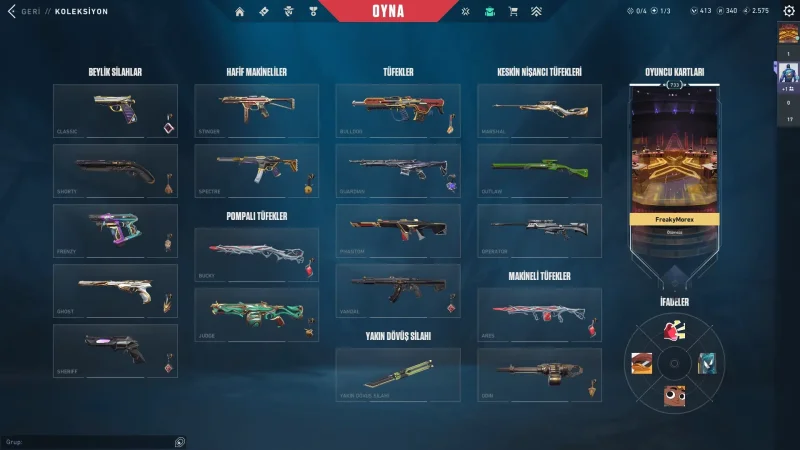Viewport: 800px width, 450px height.
Task: Select the Frenzy weapon slot
Action: 115,230
